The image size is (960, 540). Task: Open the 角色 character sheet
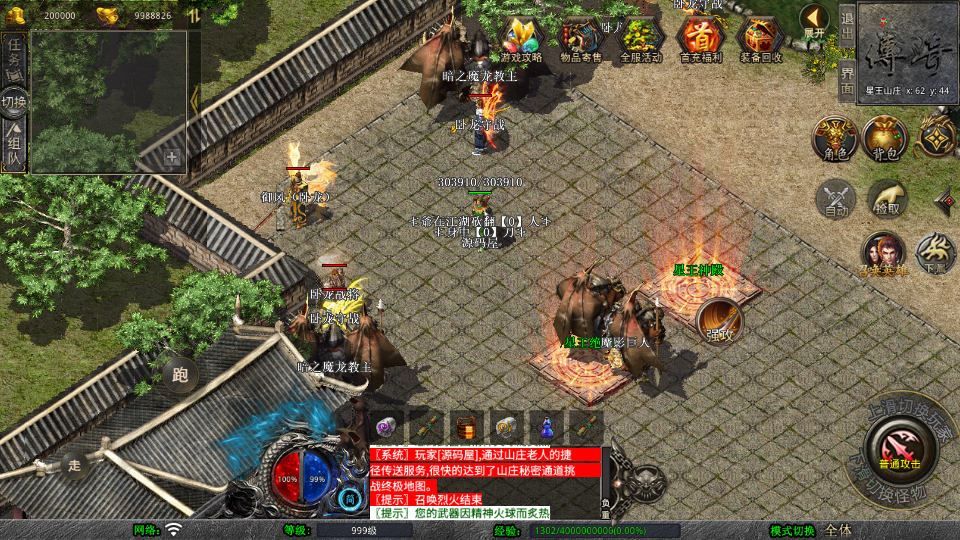pyautogui.click(x=834, y=138)
